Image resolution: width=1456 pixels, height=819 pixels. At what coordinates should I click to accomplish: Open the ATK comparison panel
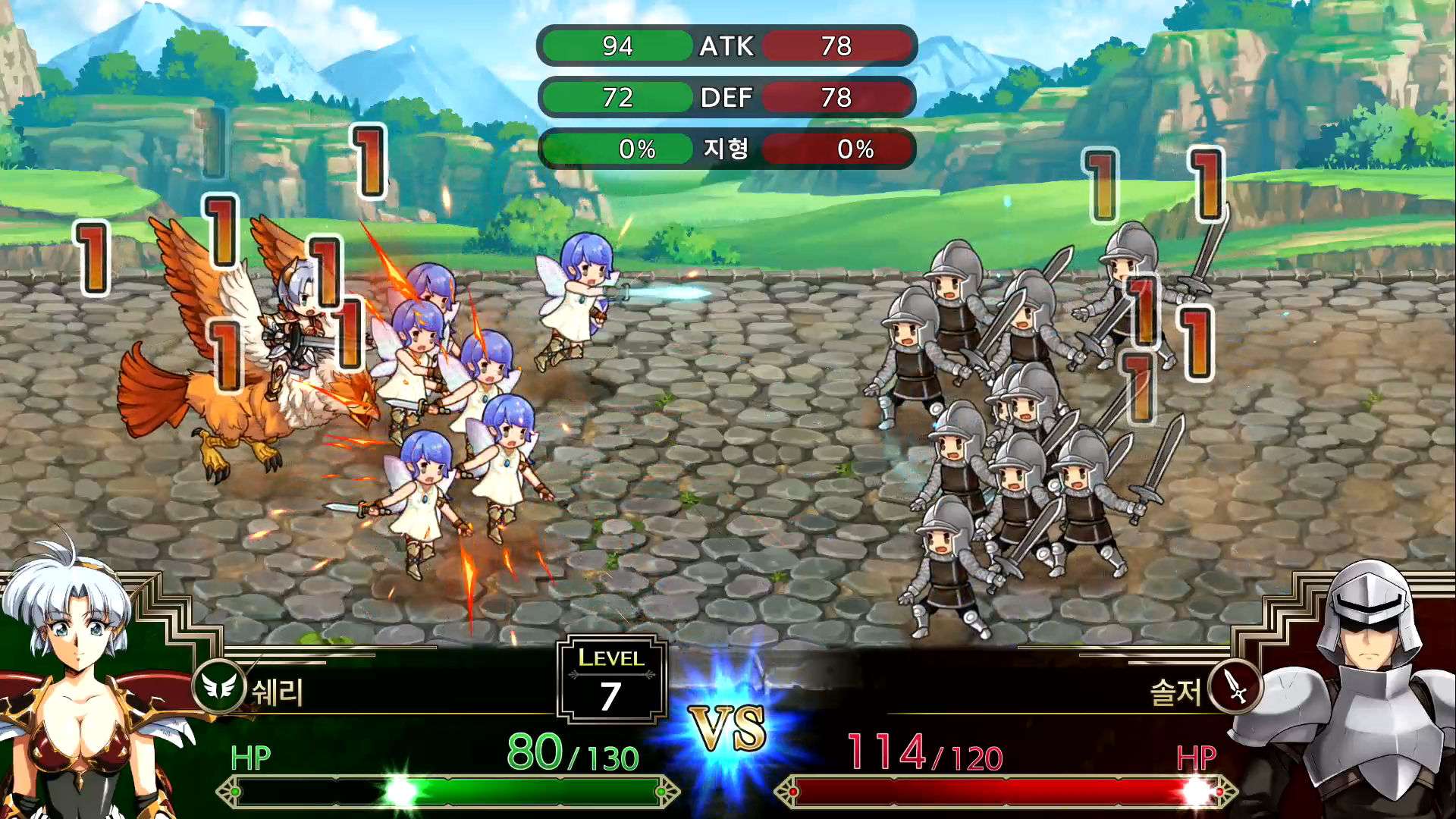point(724,47)
